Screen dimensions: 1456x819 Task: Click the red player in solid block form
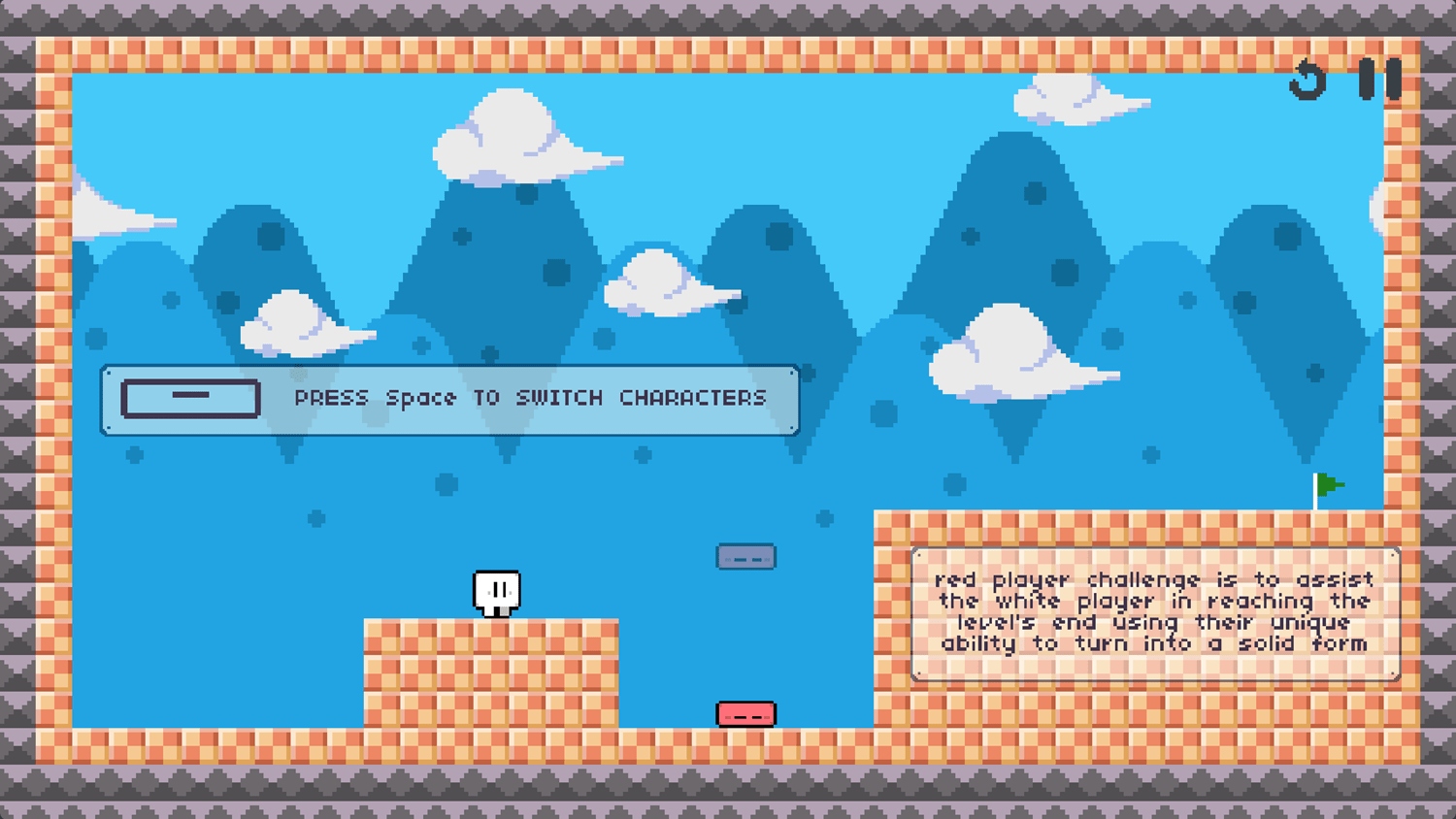[745, 713]
